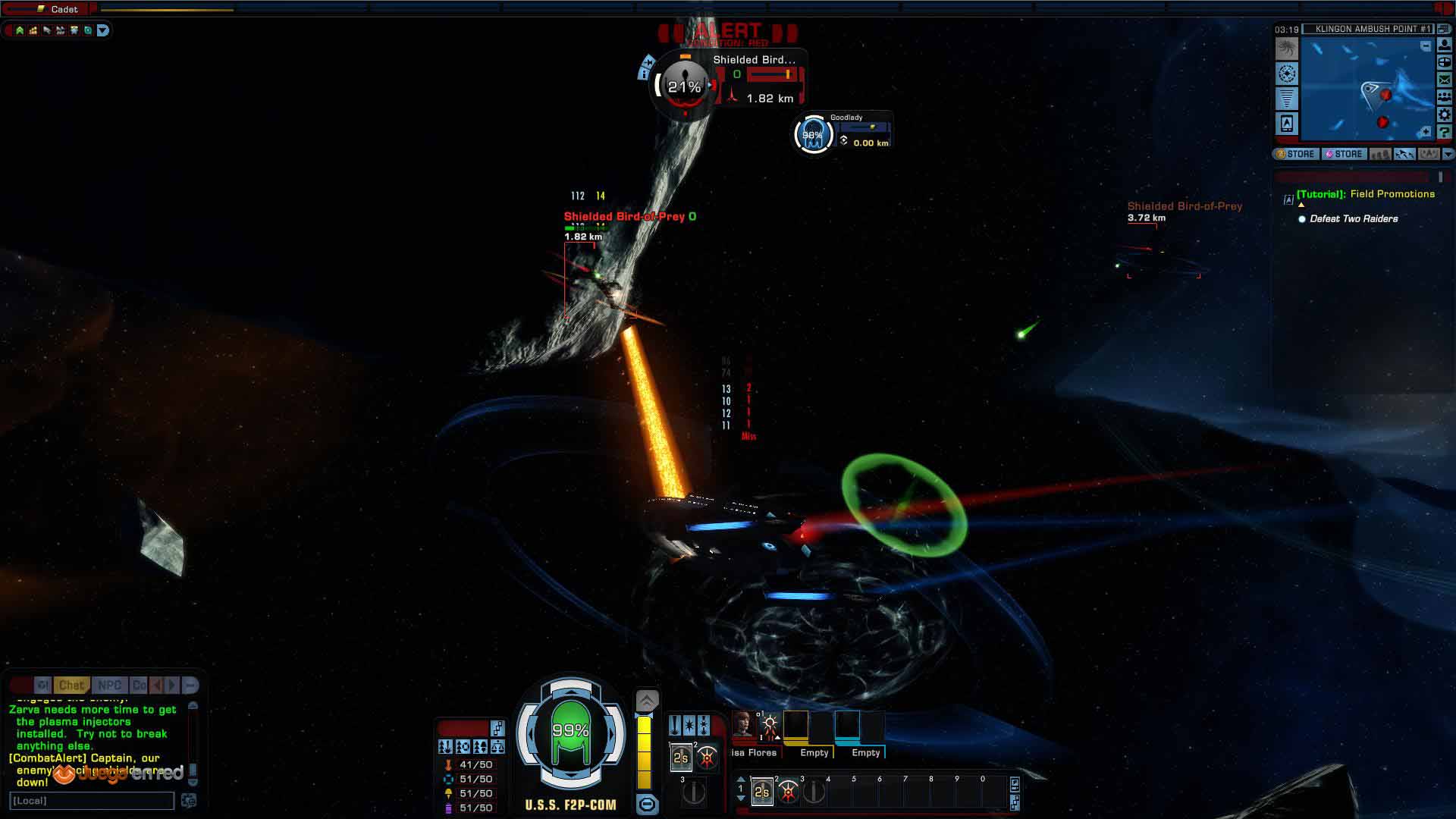Click the full-stop throttle button below the yellow bar
Viewport: 1456px width, 819px height.
(x=647, y=804)
